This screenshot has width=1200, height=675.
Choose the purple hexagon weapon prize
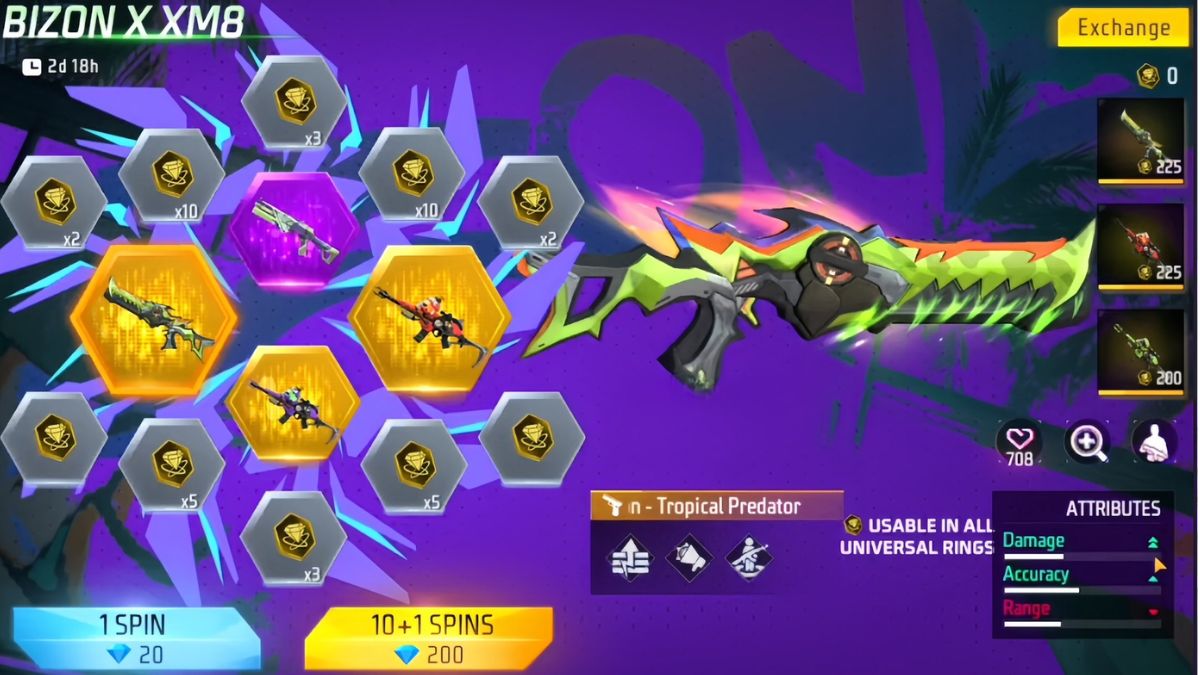pos(292,230)
